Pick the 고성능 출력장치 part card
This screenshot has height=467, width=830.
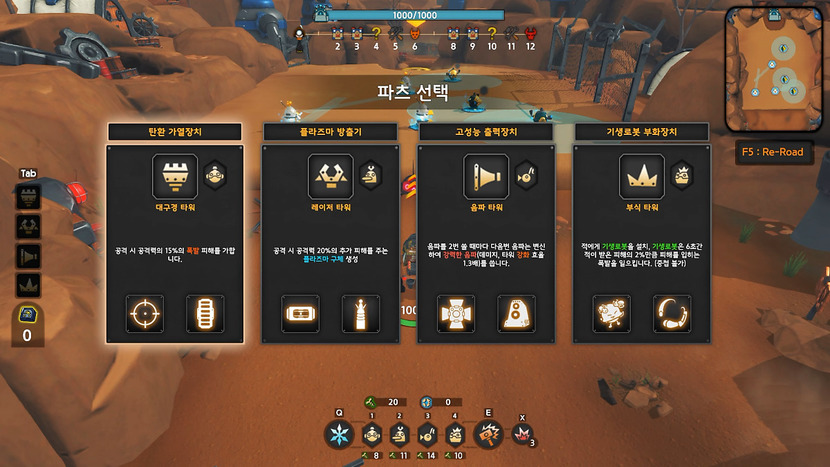click(x=486, y=240)
